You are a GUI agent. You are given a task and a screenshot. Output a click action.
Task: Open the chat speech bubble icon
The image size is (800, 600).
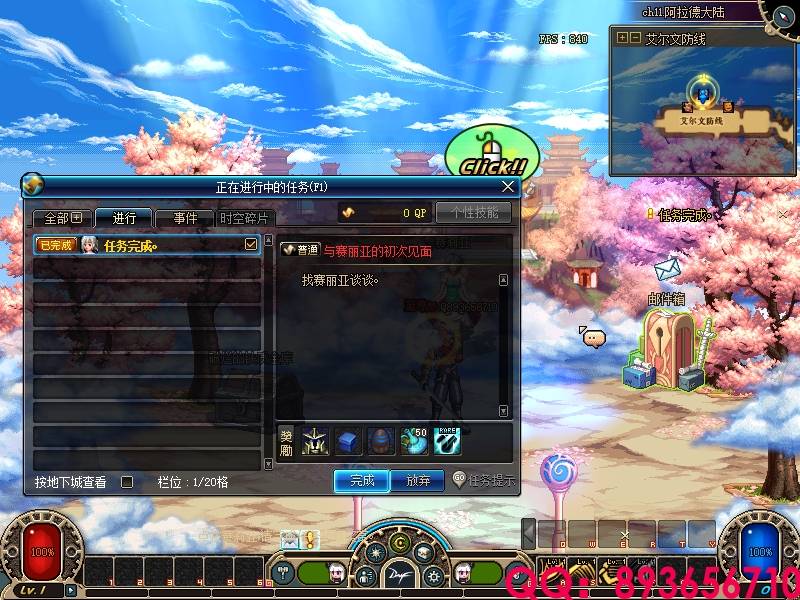pos(594,338)
